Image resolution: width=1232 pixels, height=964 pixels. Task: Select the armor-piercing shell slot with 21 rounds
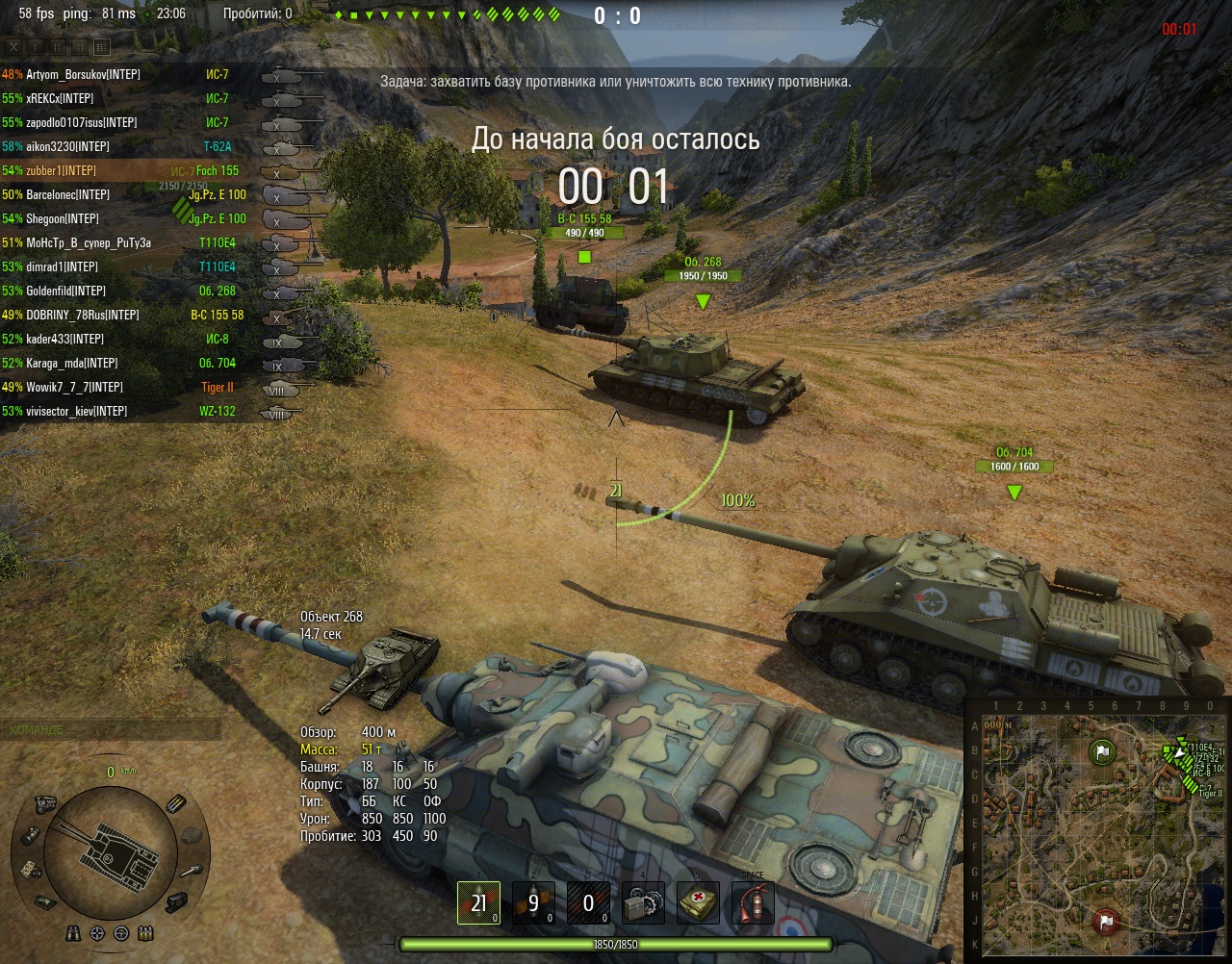coord(478,902)
